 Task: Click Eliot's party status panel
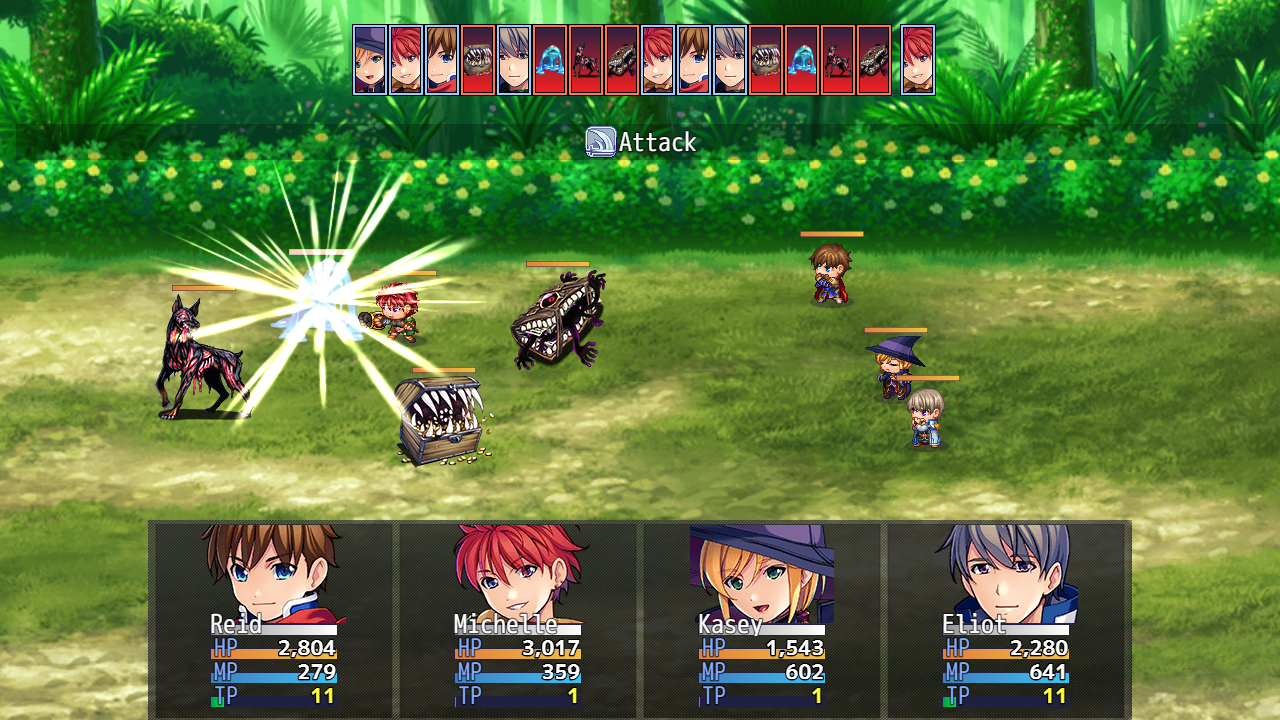(x=1005, y=618)
